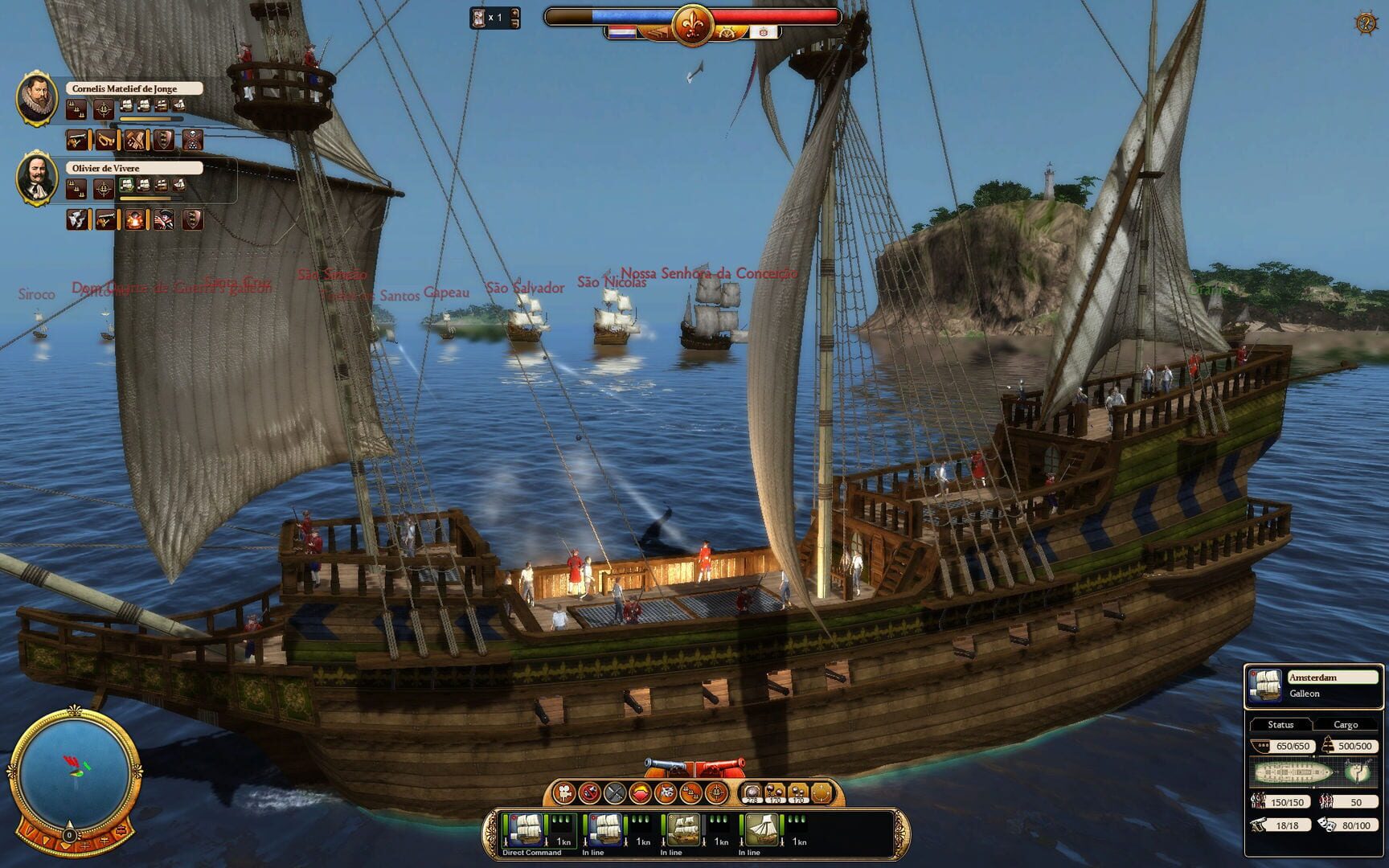Select Cornelis Matelief's skull and crossbones skill icon

(x=194, y=141)
